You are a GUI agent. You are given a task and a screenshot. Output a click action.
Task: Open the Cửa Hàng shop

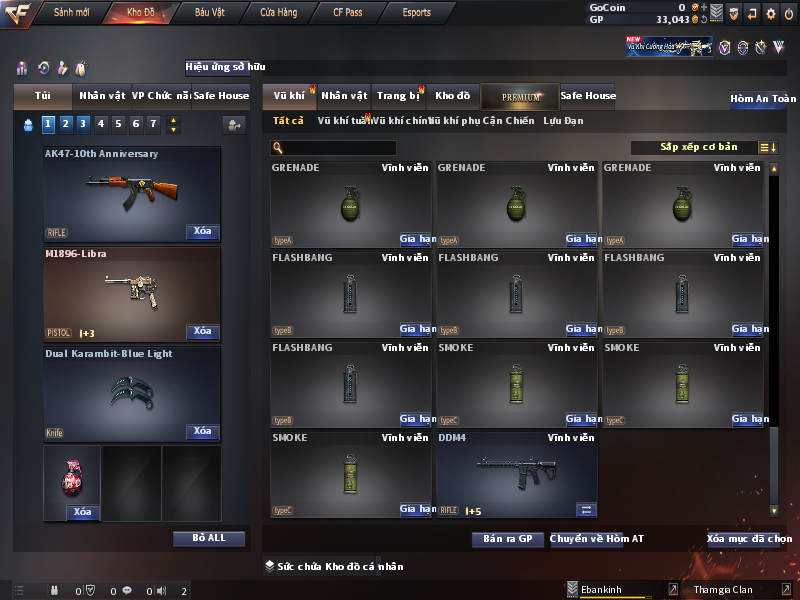pos(278,13)
